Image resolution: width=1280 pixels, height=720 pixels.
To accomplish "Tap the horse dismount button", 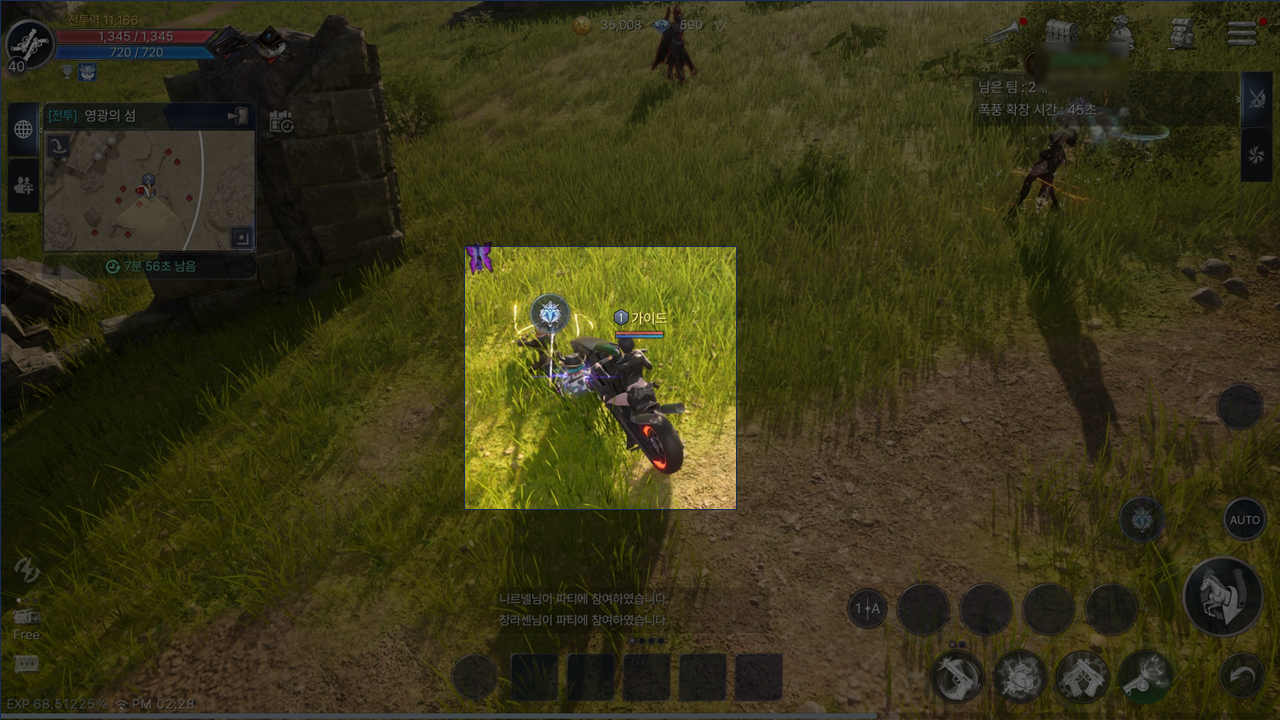I will [1222, 597].
